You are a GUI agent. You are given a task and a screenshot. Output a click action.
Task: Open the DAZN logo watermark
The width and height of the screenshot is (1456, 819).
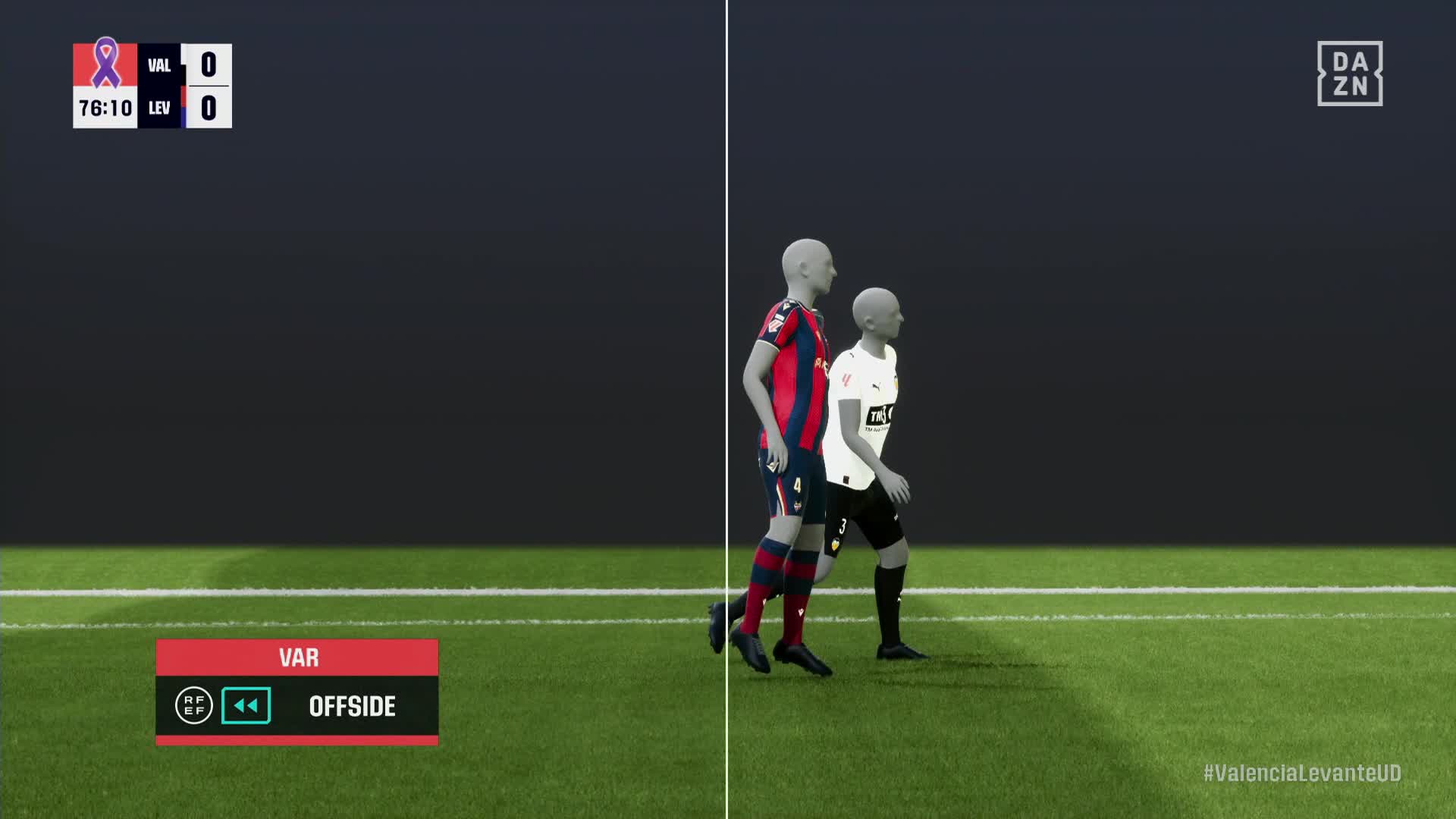(1350, 74)
